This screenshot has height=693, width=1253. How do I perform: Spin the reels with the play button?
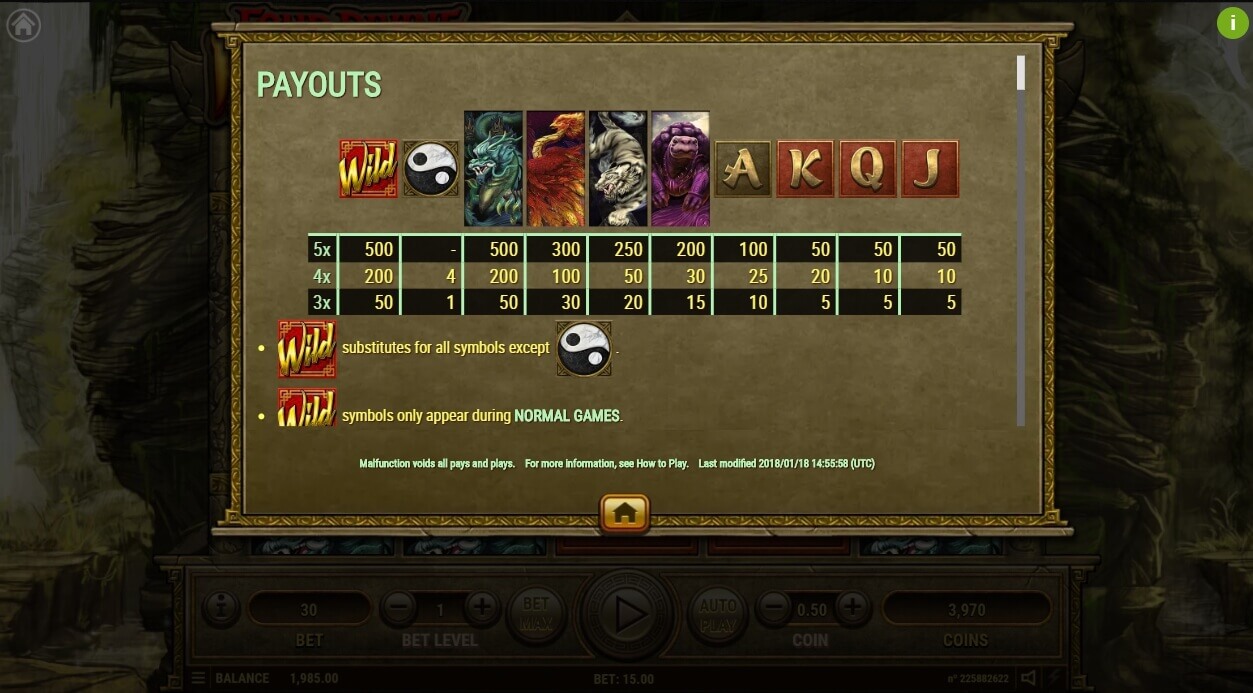click(x=628, y=614)
